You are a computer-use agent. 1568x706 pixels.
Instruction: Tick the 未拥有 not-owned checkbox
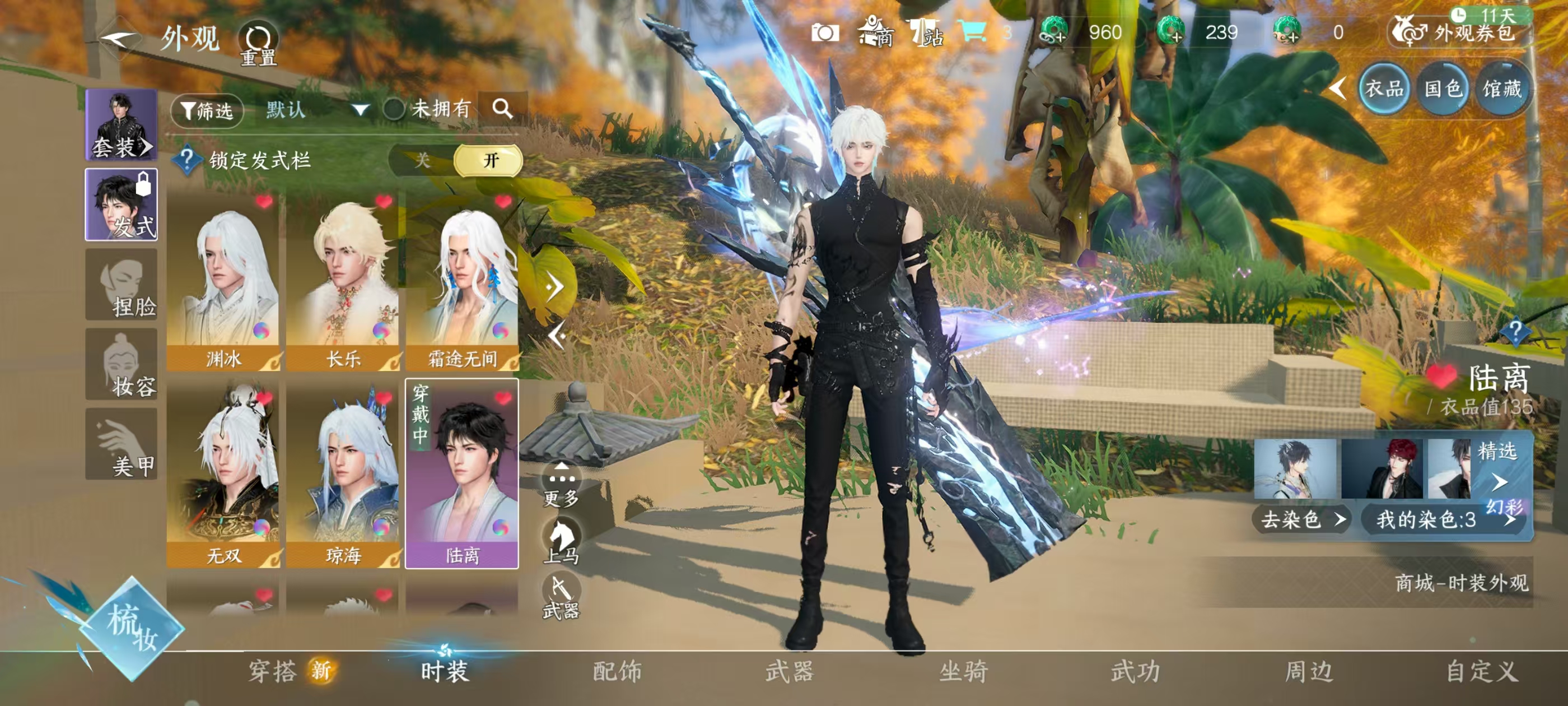click(394, 110)
